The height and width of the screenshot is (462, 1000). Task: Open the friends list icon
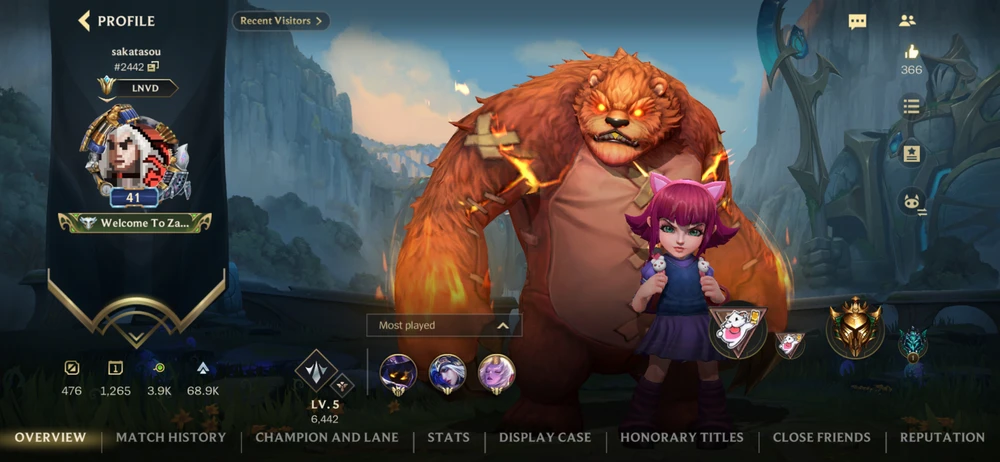coord(907,20)
